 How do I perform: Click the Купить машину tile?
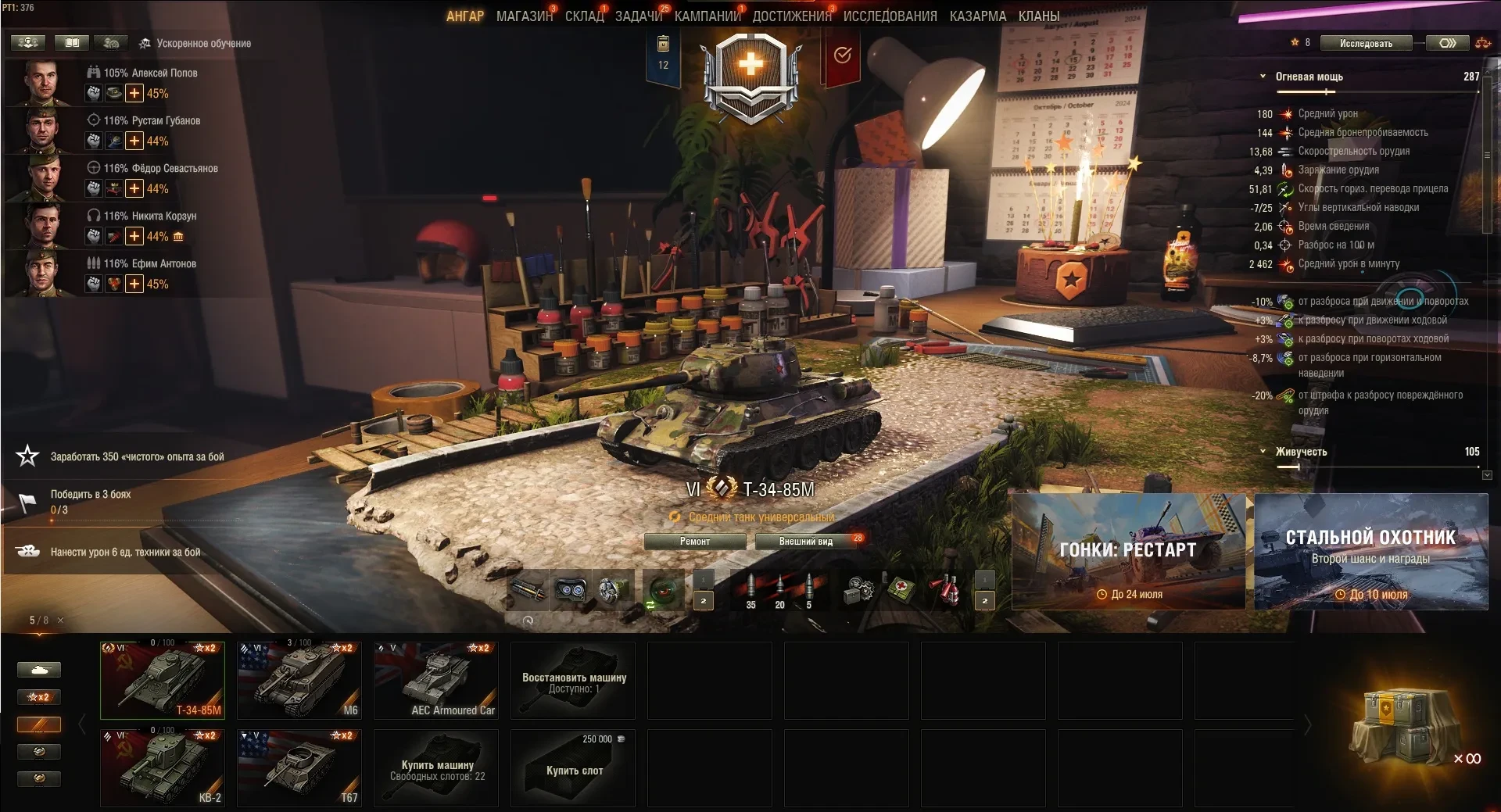point(436,768)
